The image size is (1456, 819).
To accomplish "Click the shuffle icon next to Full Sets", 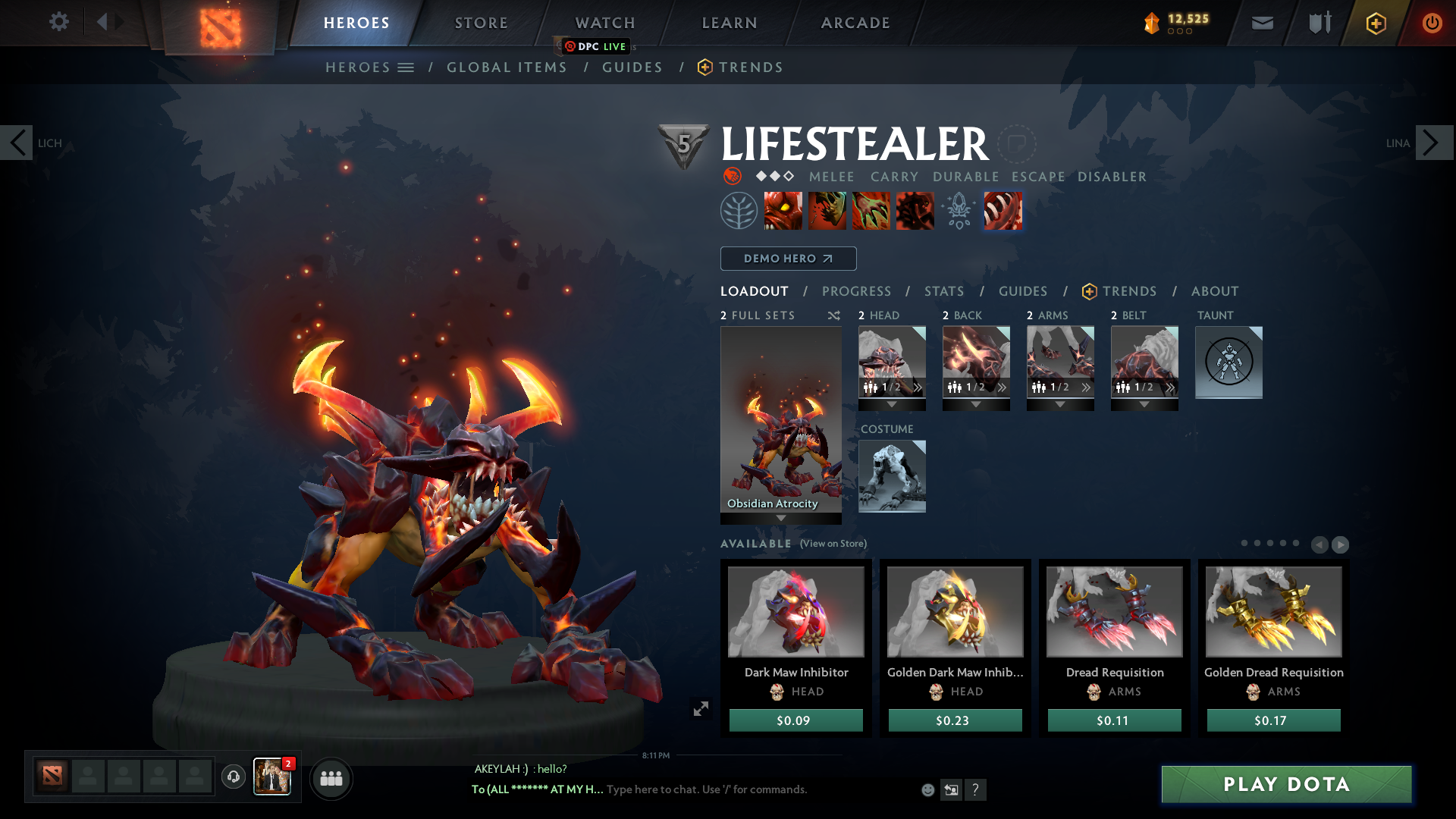I will coord(834,315).
